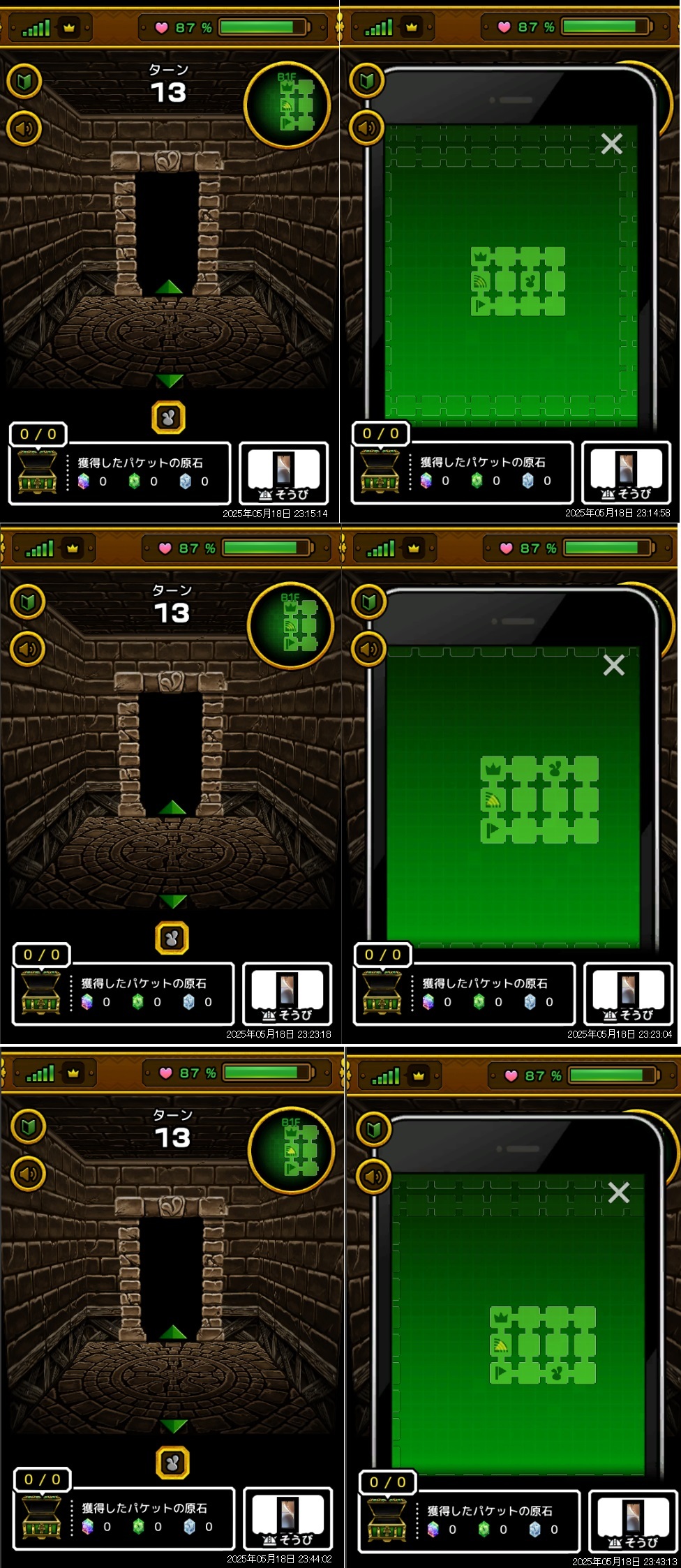Open そうび equipment in the 23:23:18 screenshot
The height and width of the screenshot is (1568, 681).
click(287, 994)
